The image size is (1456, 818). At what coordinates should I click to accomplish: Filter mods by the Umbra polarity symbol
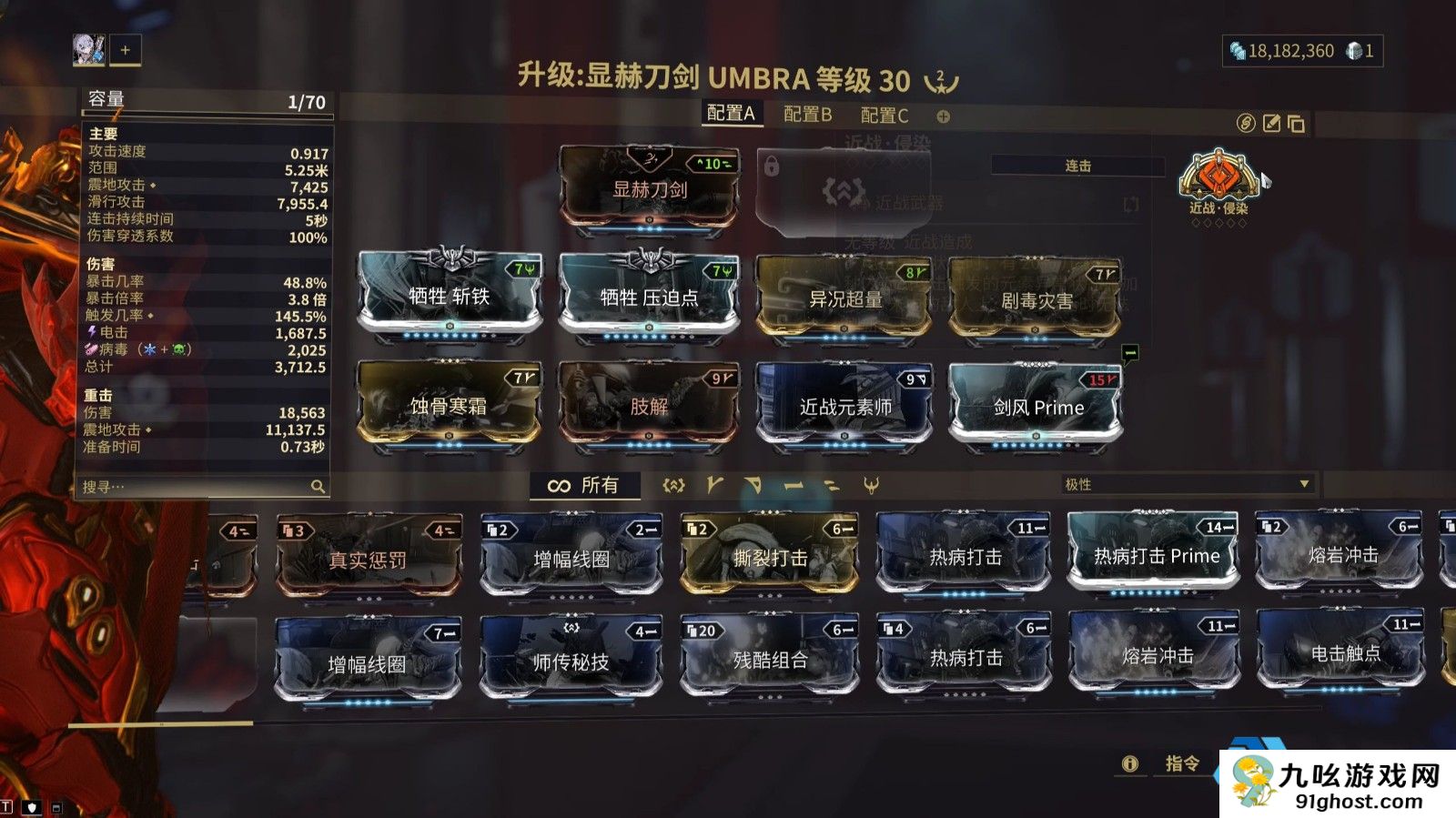(872, 486)
